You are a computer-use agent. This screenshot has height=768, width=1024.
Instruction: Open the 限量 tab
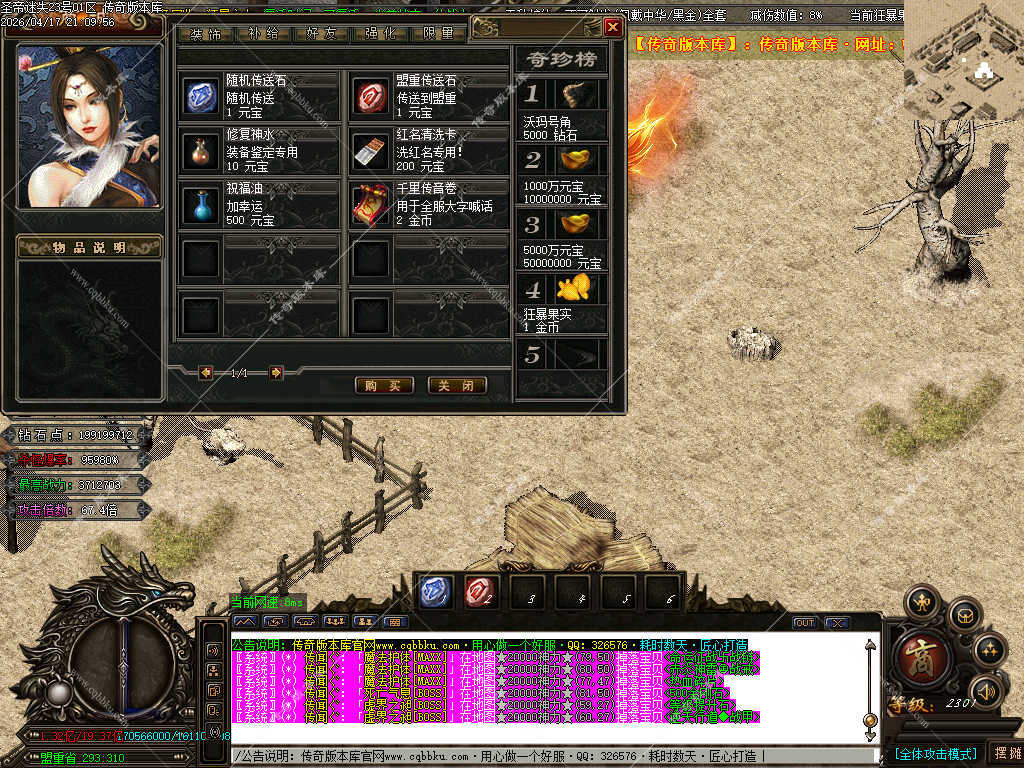(439, 33)
